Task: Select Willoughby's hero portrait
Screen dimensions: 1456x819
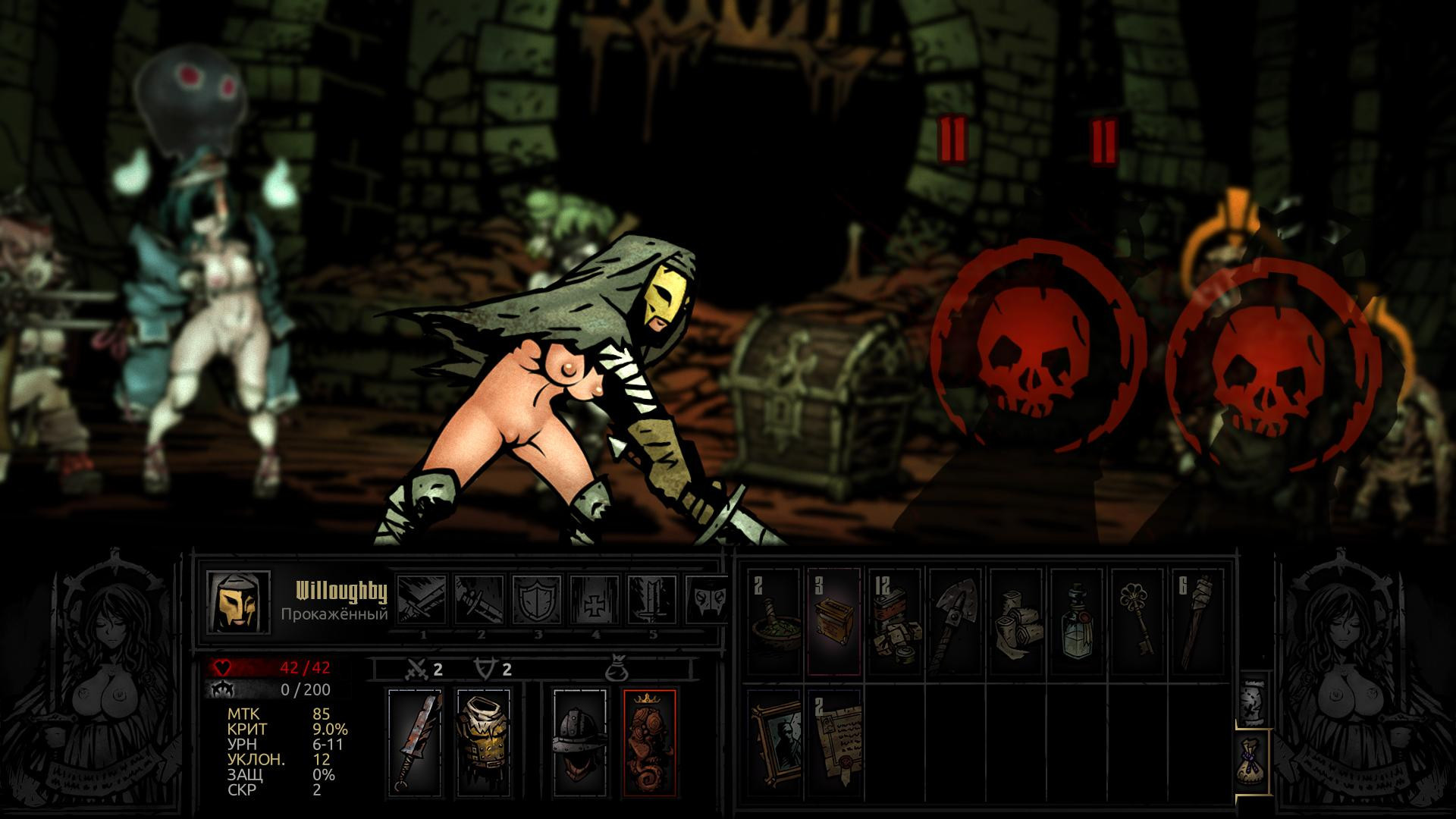Action: 238,603
